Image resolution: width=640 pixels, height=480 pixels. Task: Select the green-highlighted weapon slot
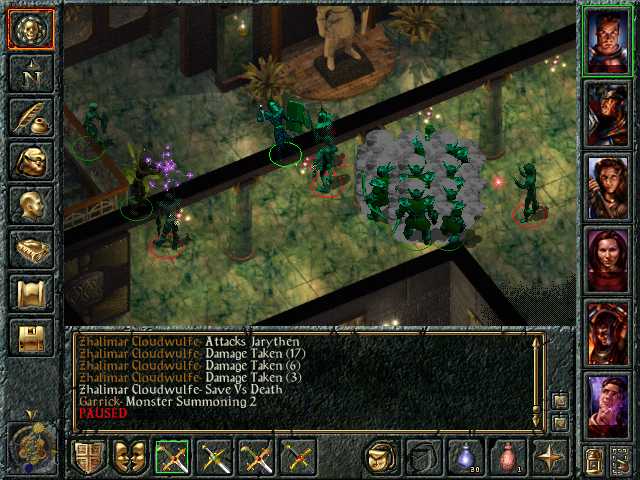point(173,457)
